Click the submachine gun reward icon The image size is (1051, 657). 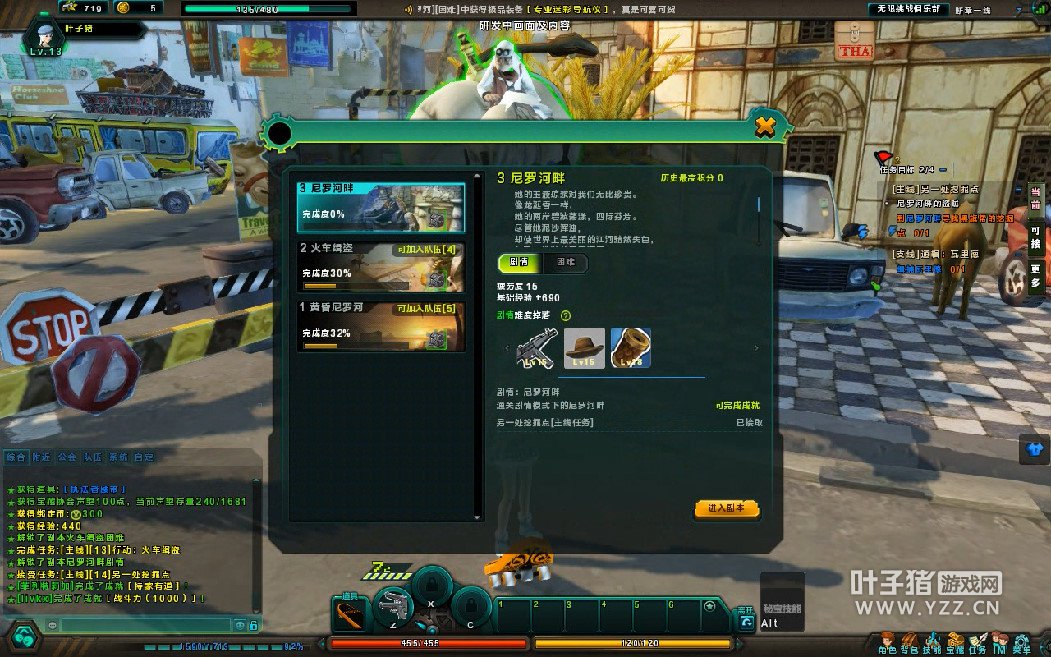pos(537,349)
